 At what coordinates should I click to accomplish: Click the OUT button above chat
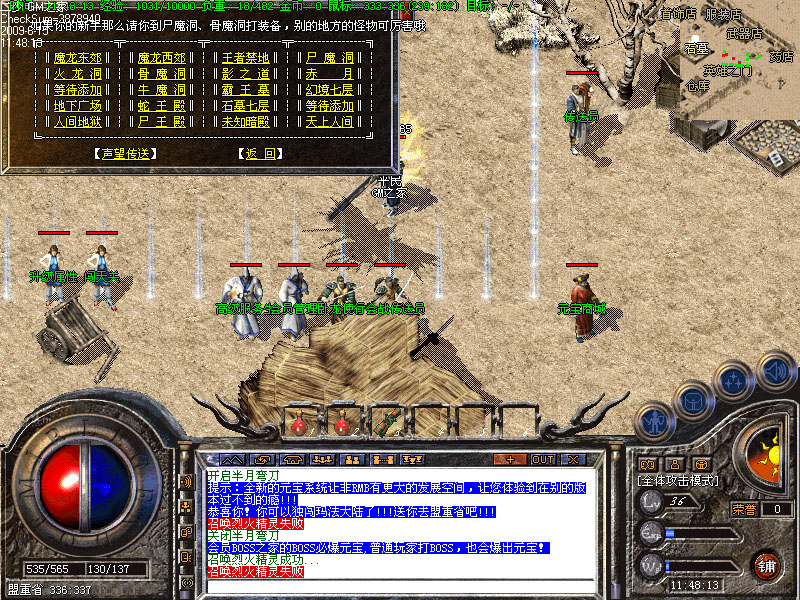point(542,459)
